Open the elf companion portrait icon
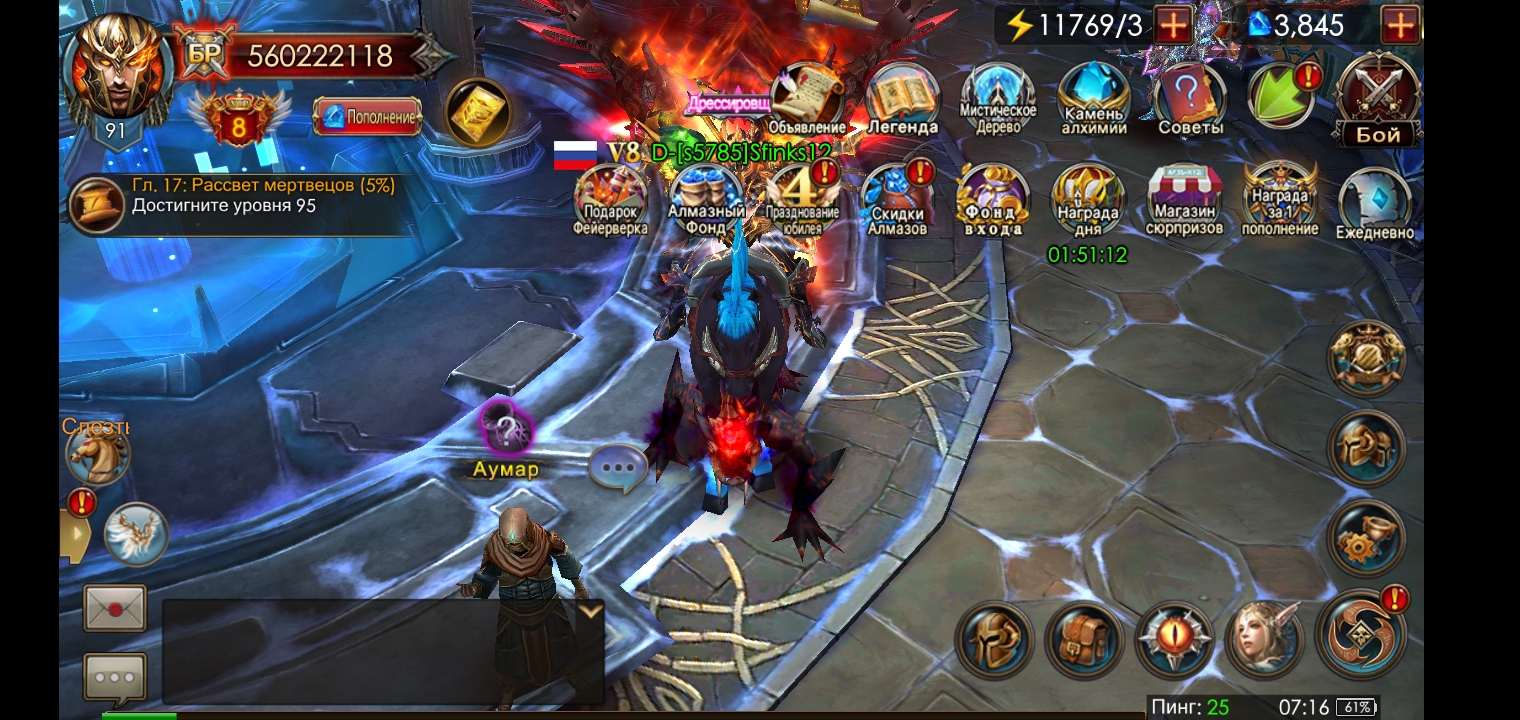The width and height of the screenshot is (1520, 720). [x=1265, y=641]
